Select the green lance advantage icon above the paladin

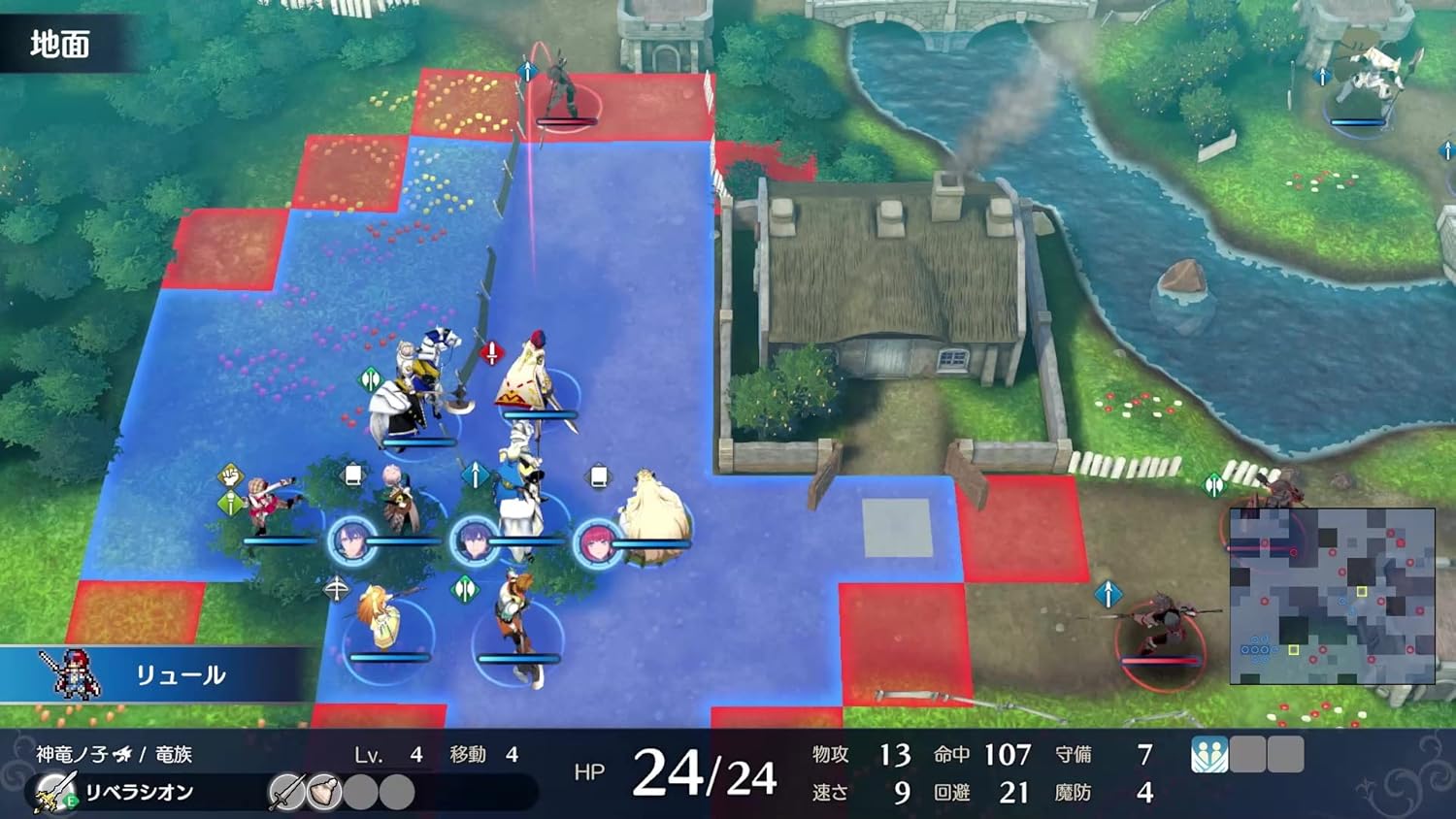(372, 378)
